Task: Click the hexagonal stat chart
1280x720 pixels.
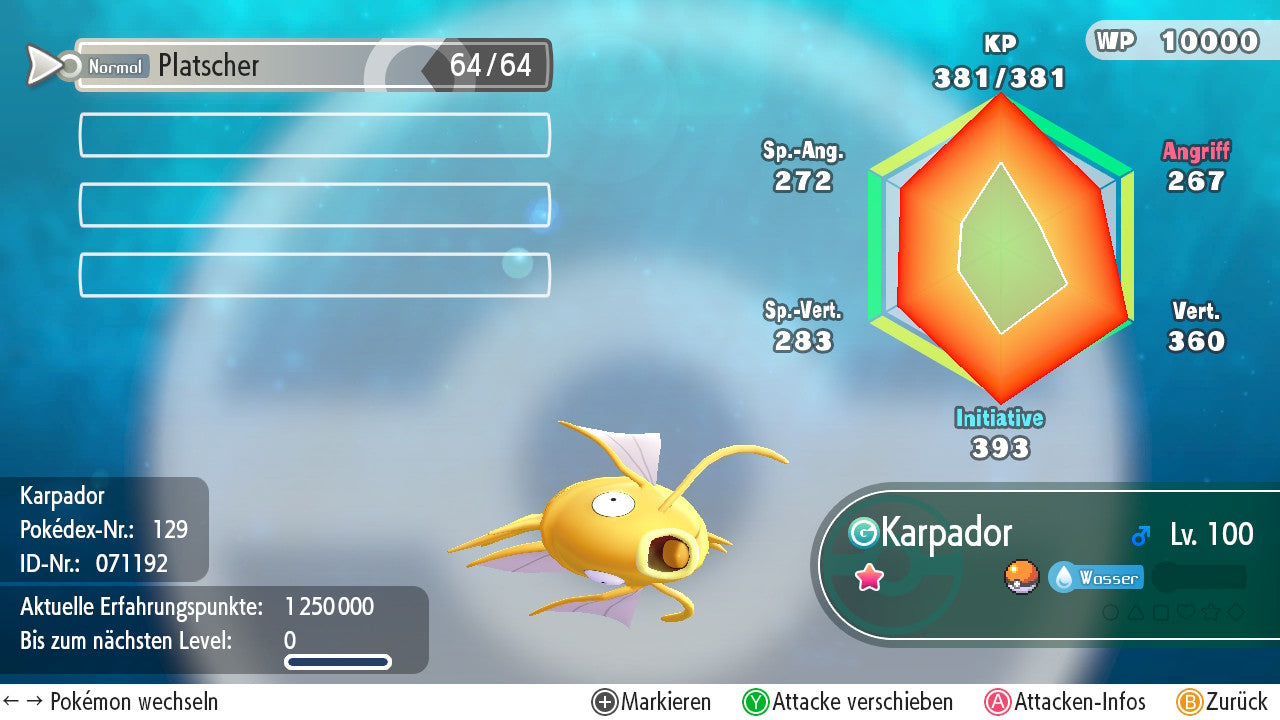Action: pyautogui.click(x=1000, y=248)
